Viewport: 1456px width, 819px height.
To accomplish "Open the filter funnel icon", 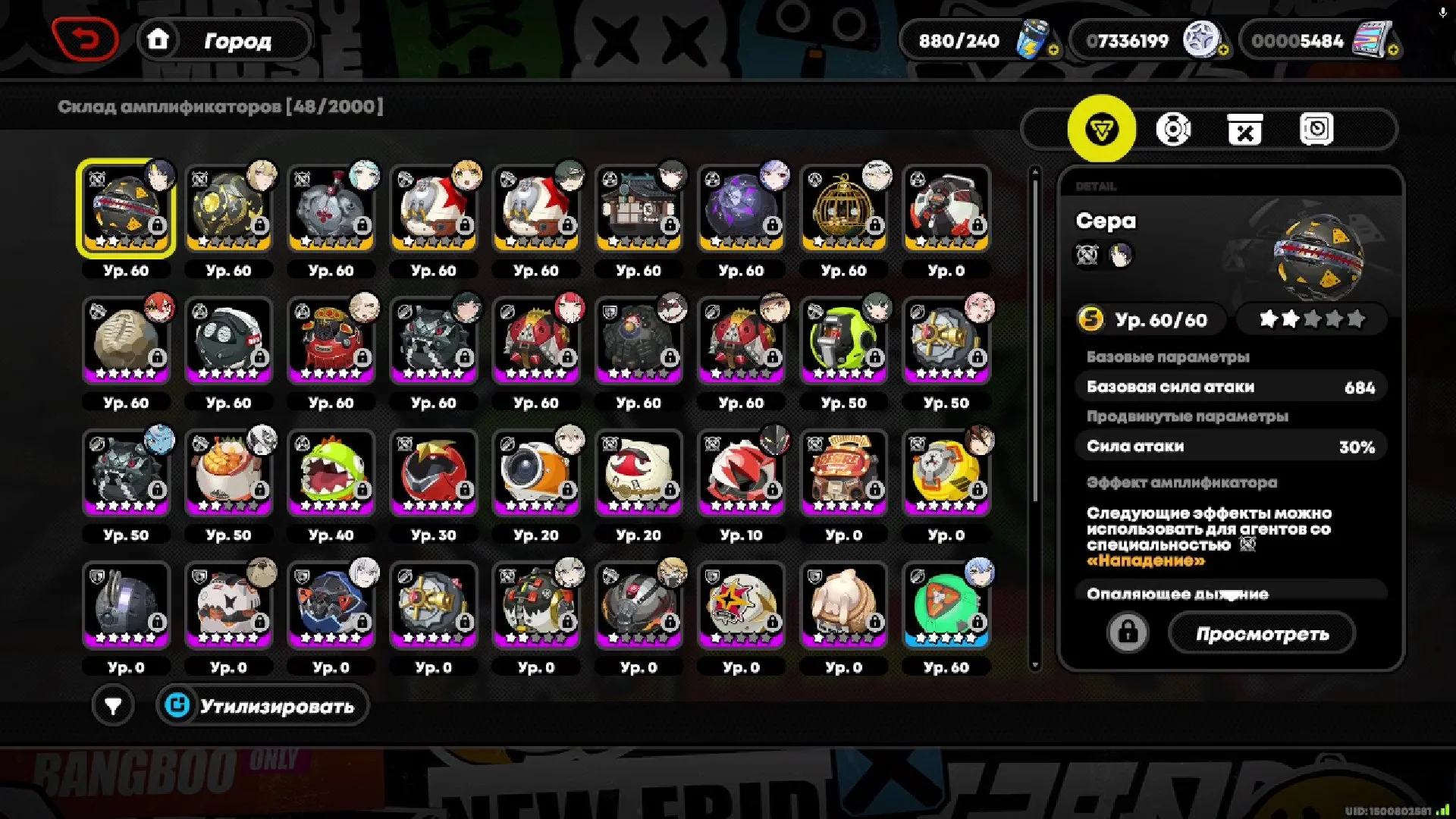I will pos(112,705).
